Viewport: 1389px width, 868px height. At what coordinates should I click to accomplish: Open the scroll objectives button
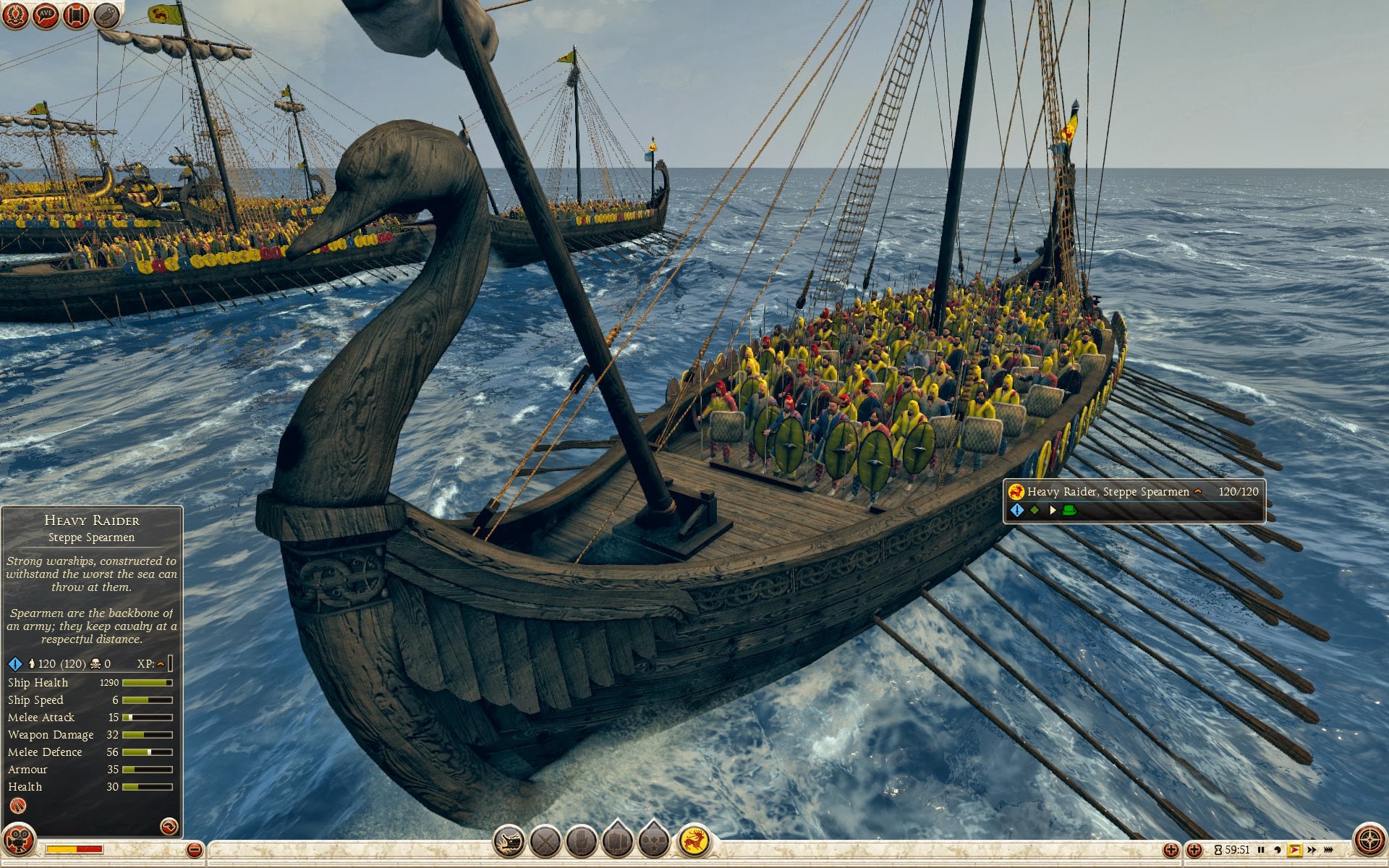pos(77,14)
